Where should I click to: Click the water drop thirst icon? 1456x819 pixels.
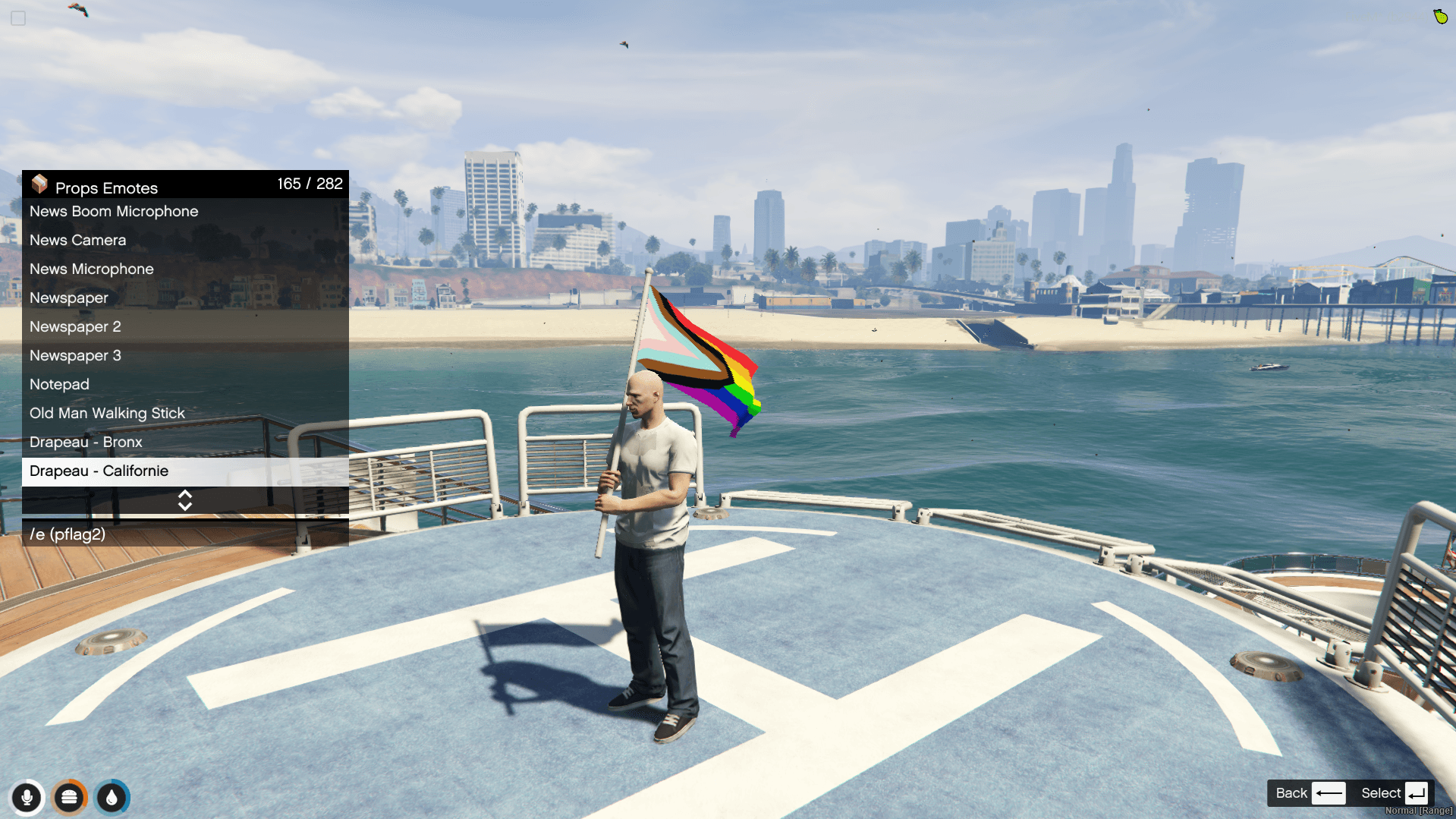pos(112,798)
